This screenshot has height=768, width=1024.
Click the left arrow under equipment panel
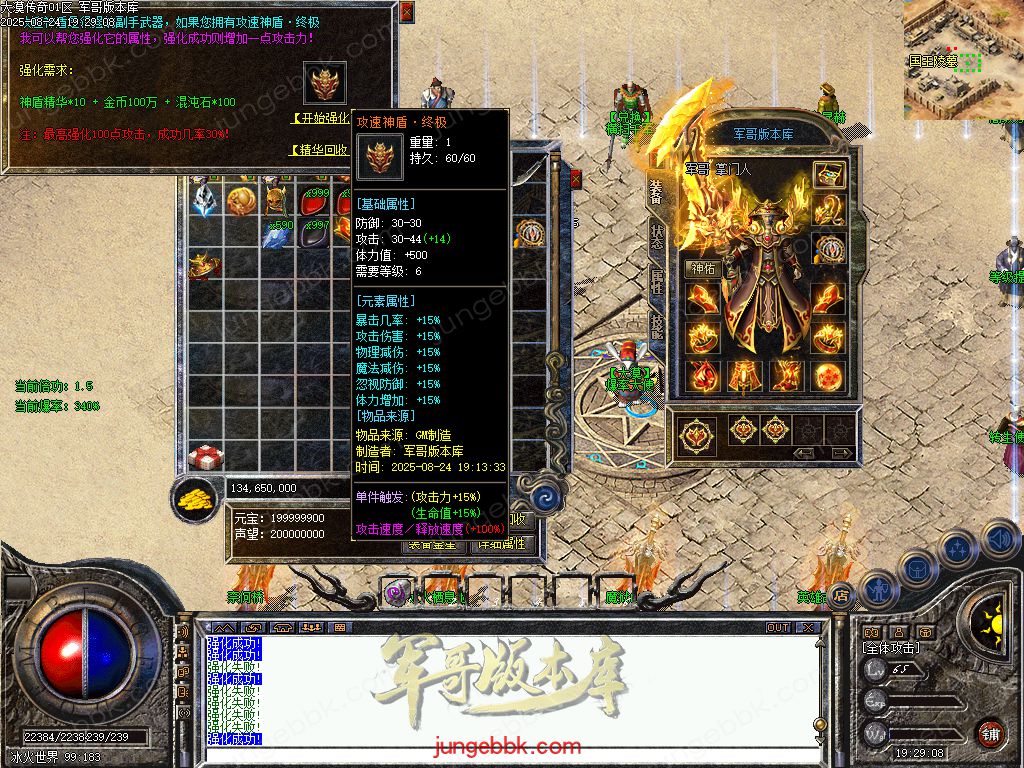802,453
